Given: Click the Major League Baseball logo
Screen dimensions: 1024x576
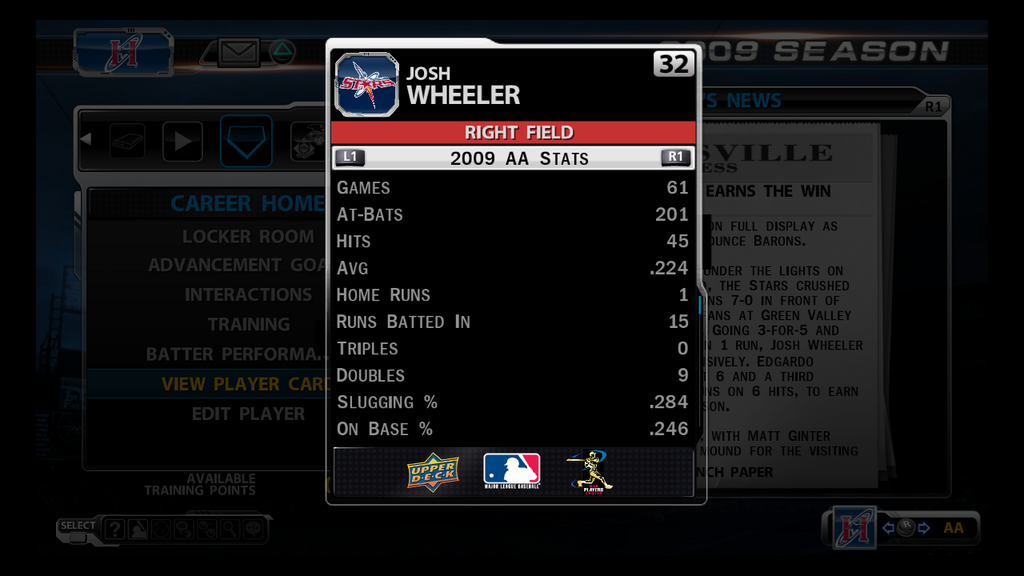Looking at the screenshot, I should pyautogui.click(x=511, y=471).
